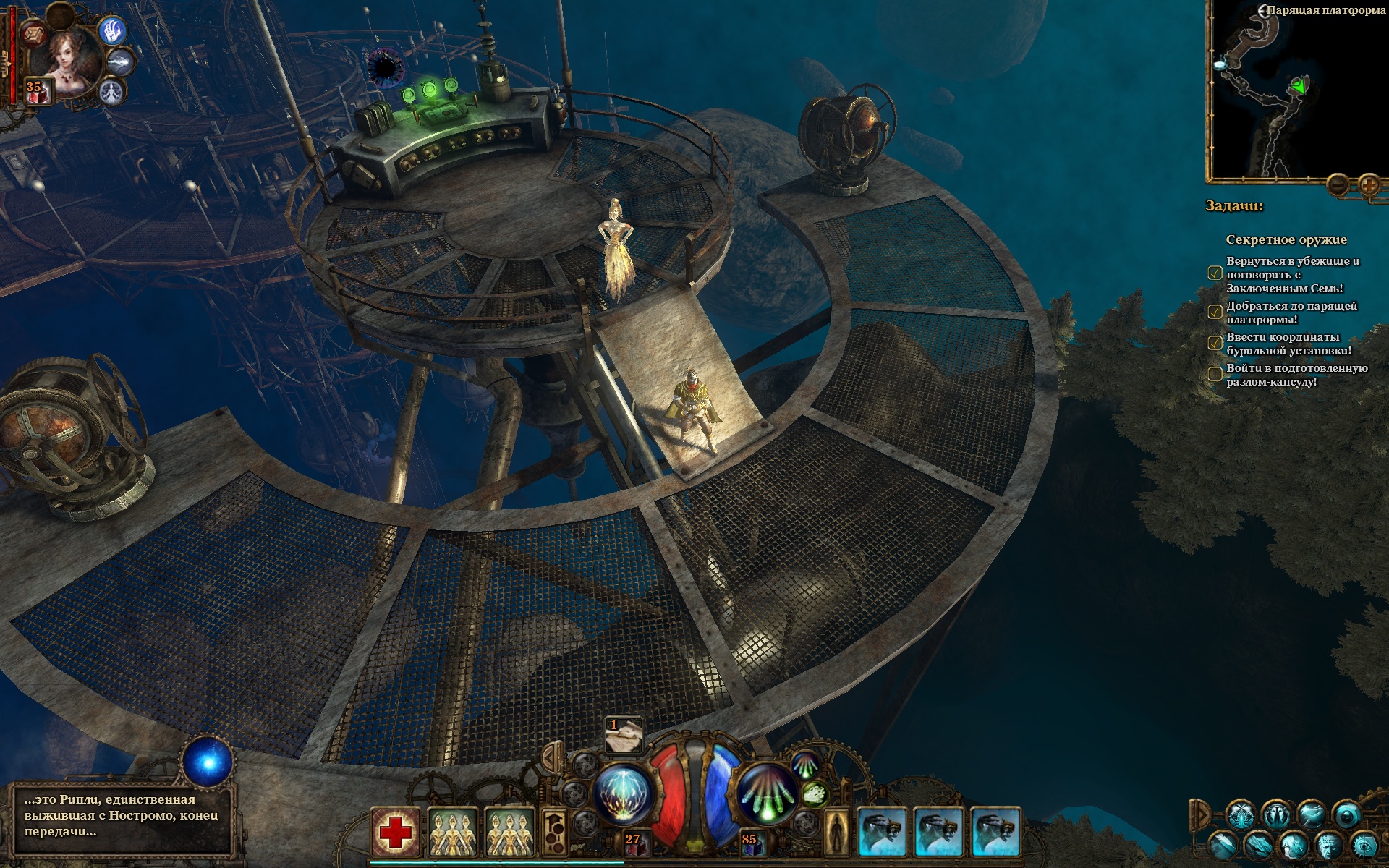The width and height of the screenshot is (1389, 868).
Task: Click the companion's blue claw-hand icon
Action: (x=113, y=31)
